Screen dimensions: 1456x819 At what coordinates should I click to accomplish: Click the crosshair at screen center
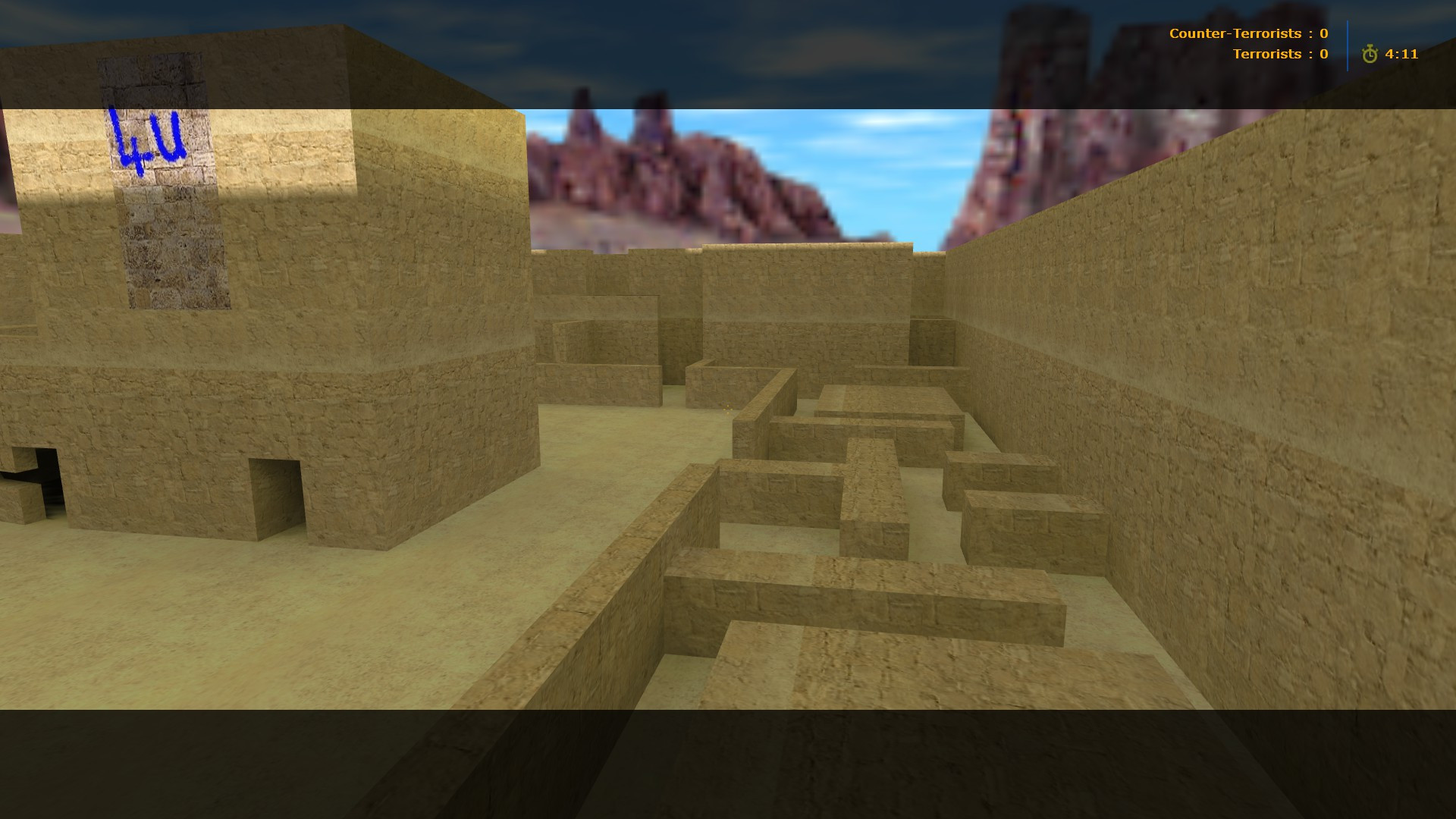coord(728,409)
